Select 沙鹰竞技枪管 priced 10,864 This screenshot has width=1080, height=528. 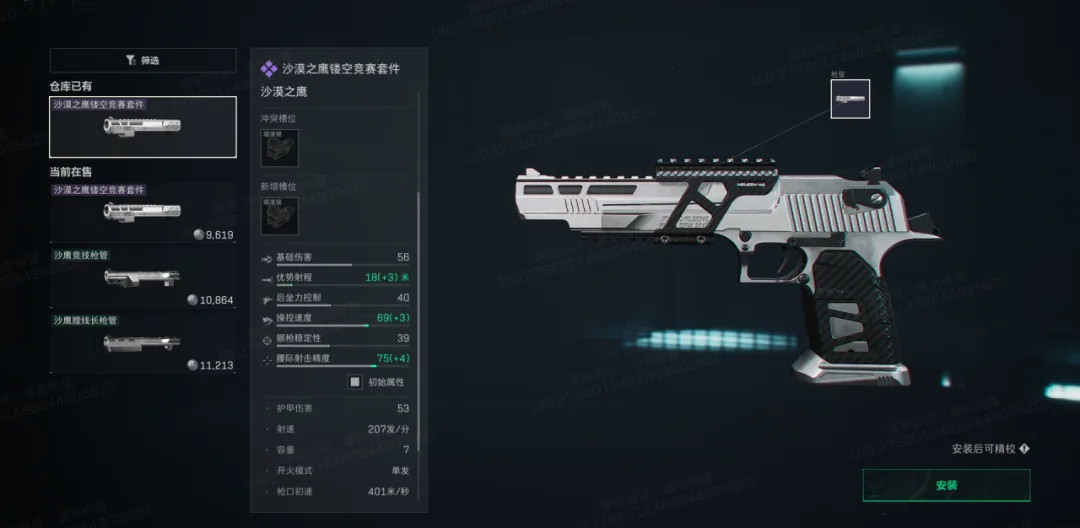click(x=143, y=278)
